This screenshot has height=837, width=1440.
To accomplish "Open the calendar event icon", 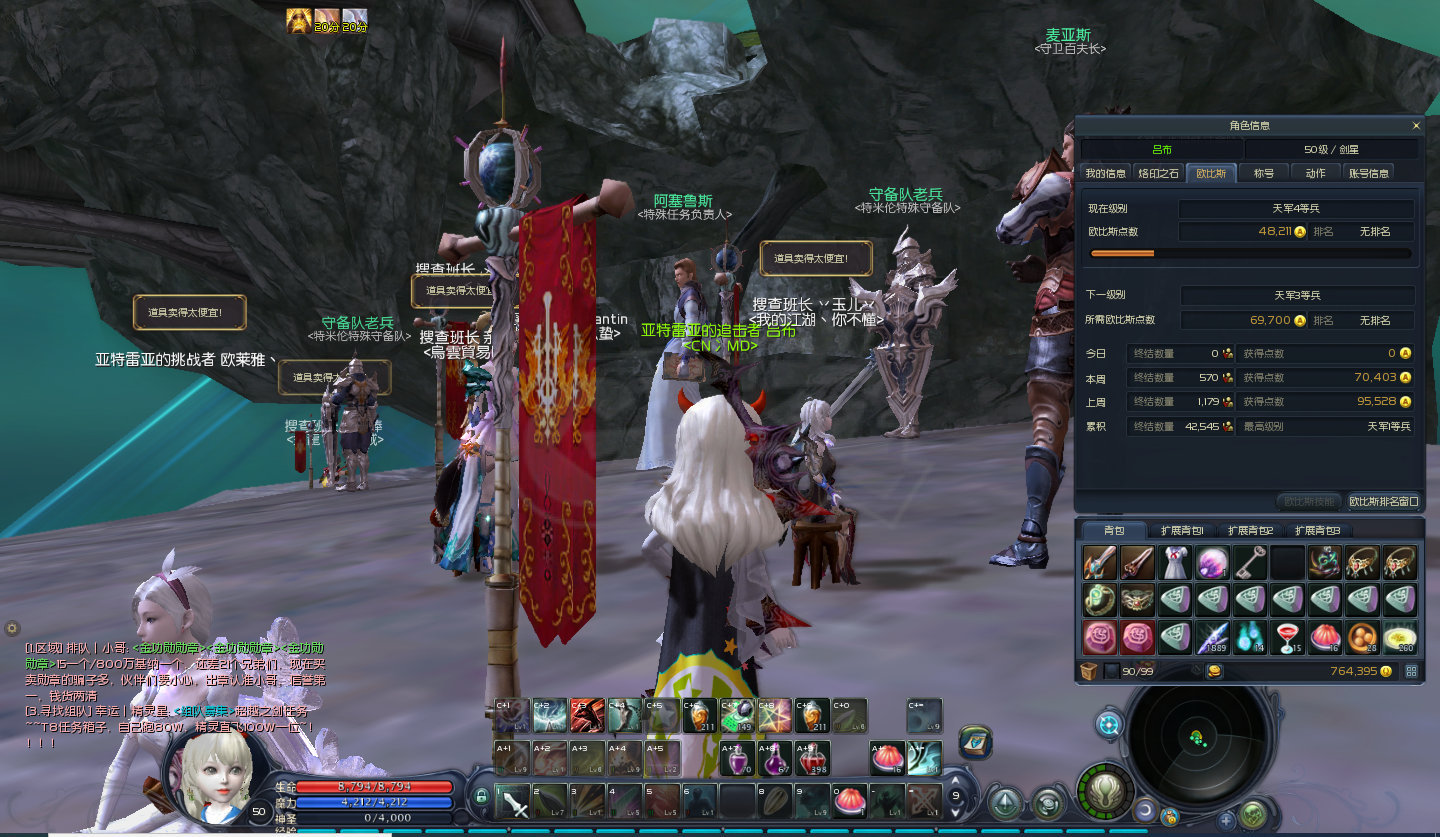I will pos(974,742).
